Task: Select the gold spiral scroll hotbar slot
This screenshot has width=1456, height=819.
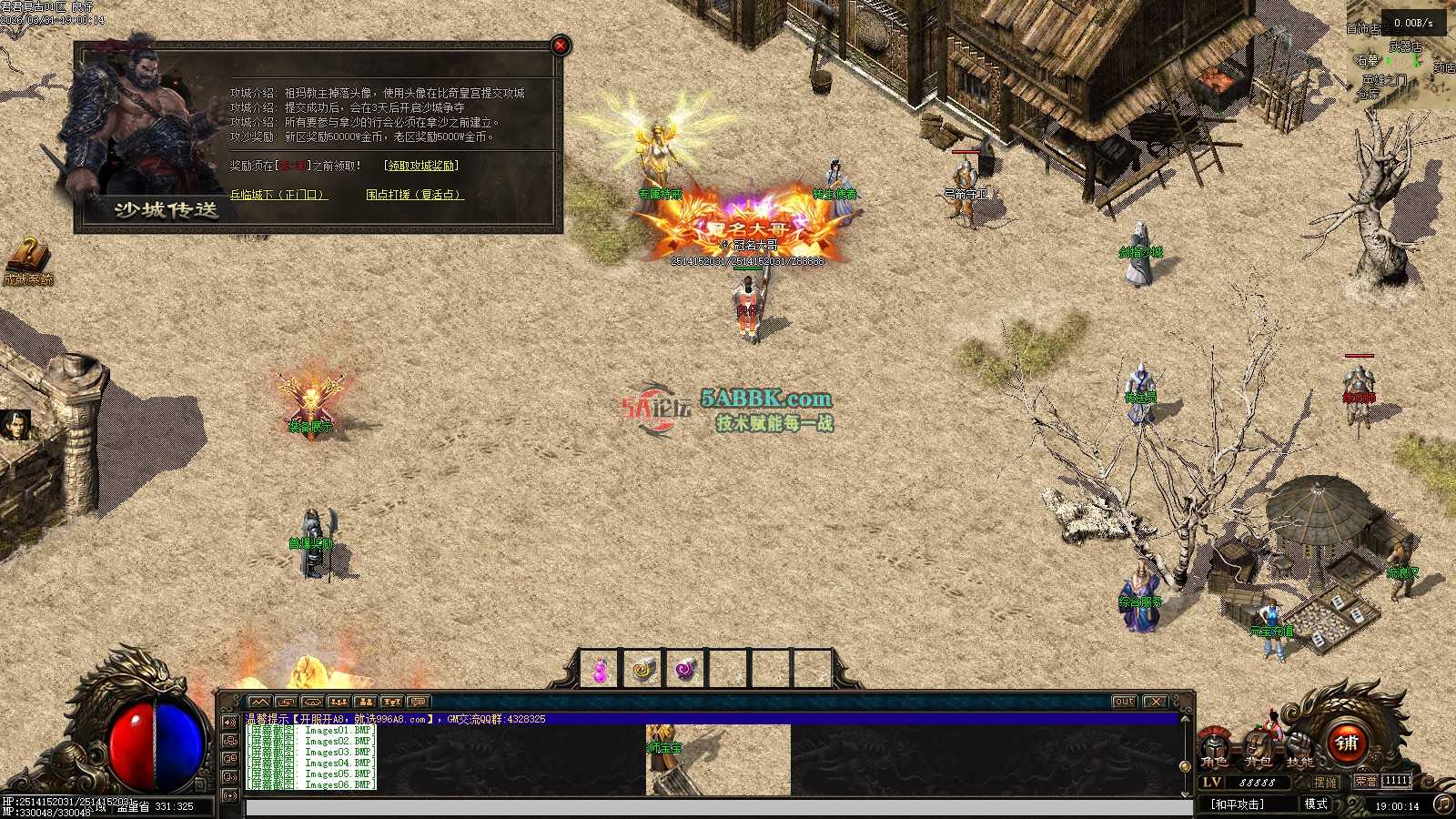Action: coord(642,672)
